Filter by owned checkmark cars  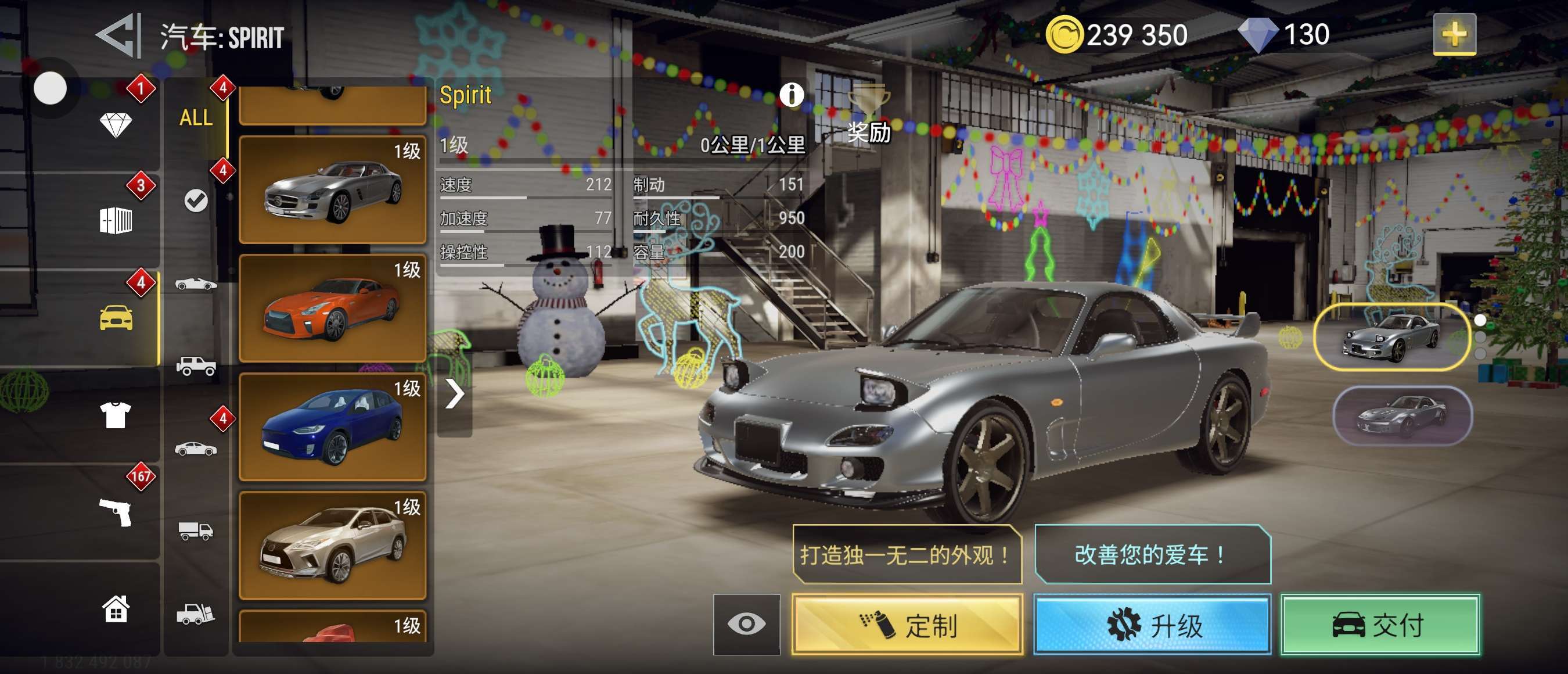click(196, 200)
